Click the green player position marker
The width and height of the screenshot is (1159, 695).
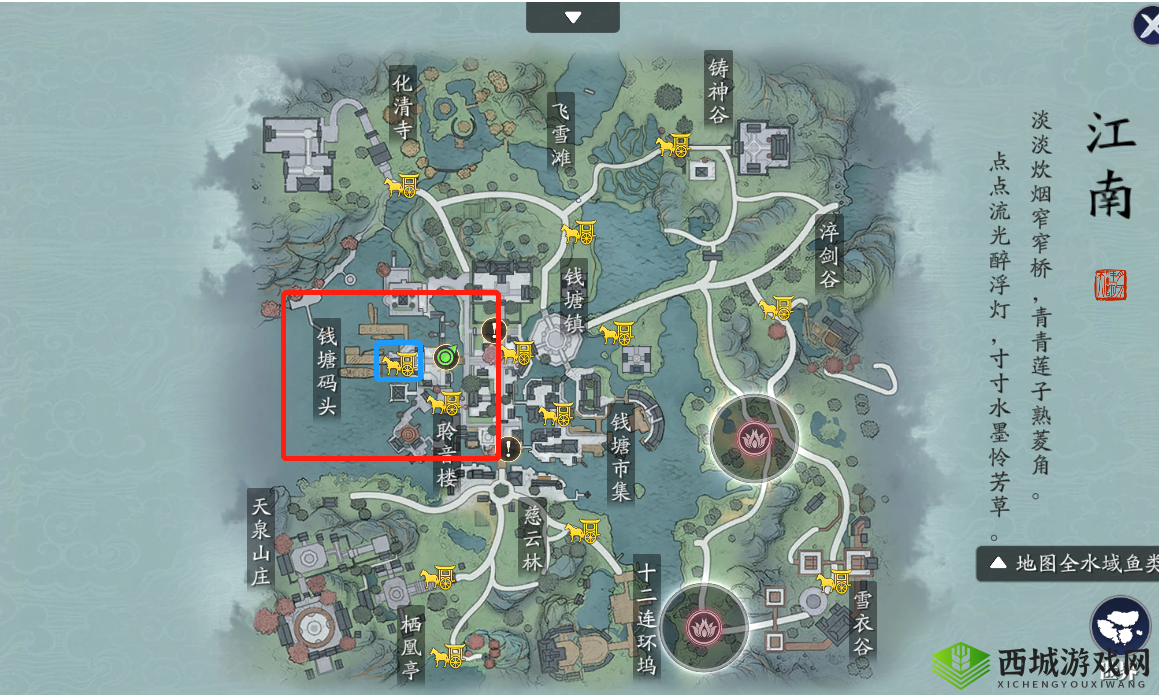(x=446, y=356)
